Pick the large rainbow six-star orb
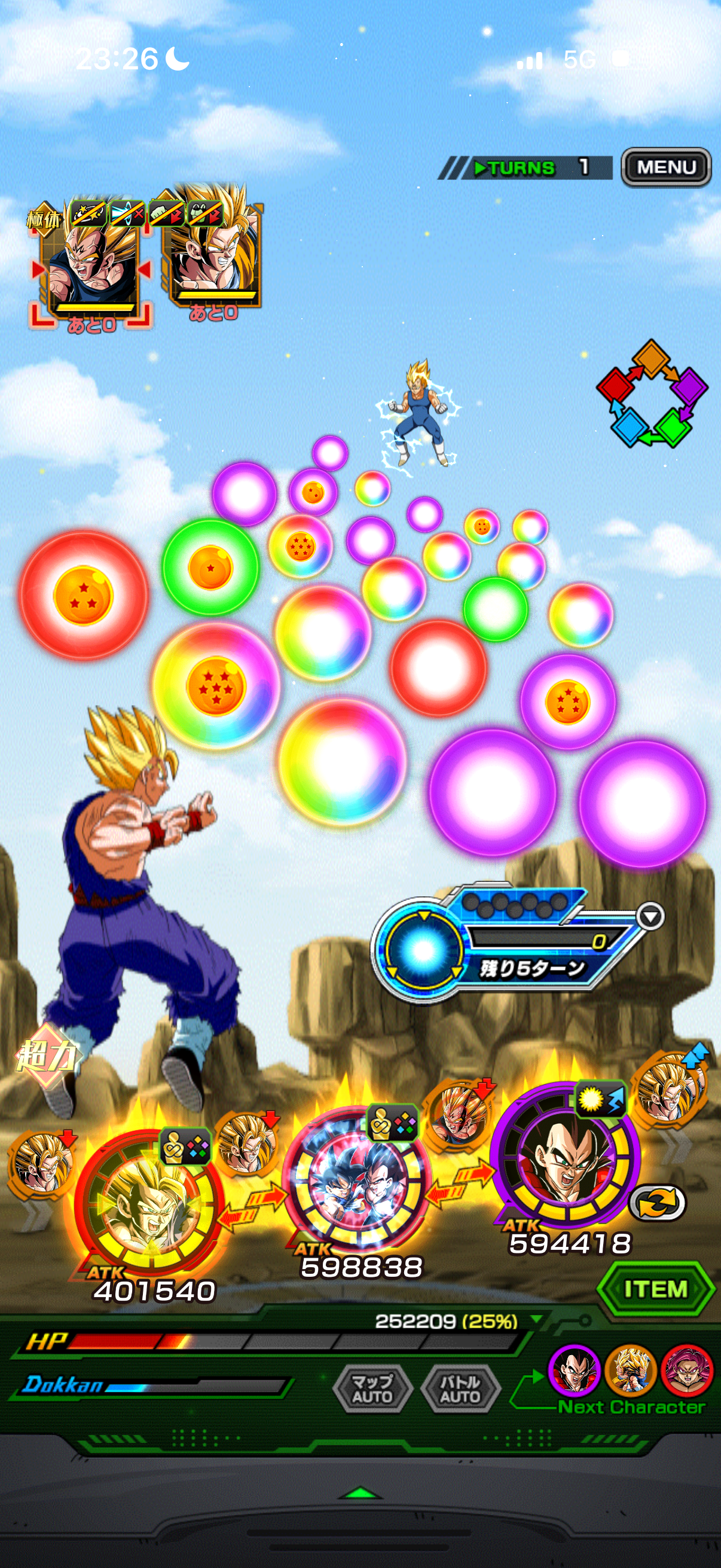 coord(216,685)
